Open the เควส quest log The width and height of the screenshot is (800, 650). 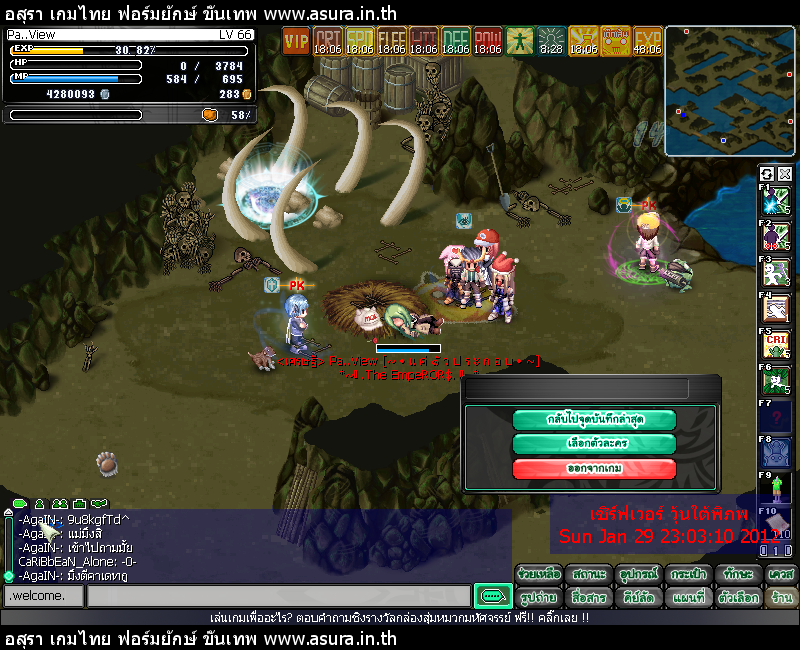tap(781, 574)
